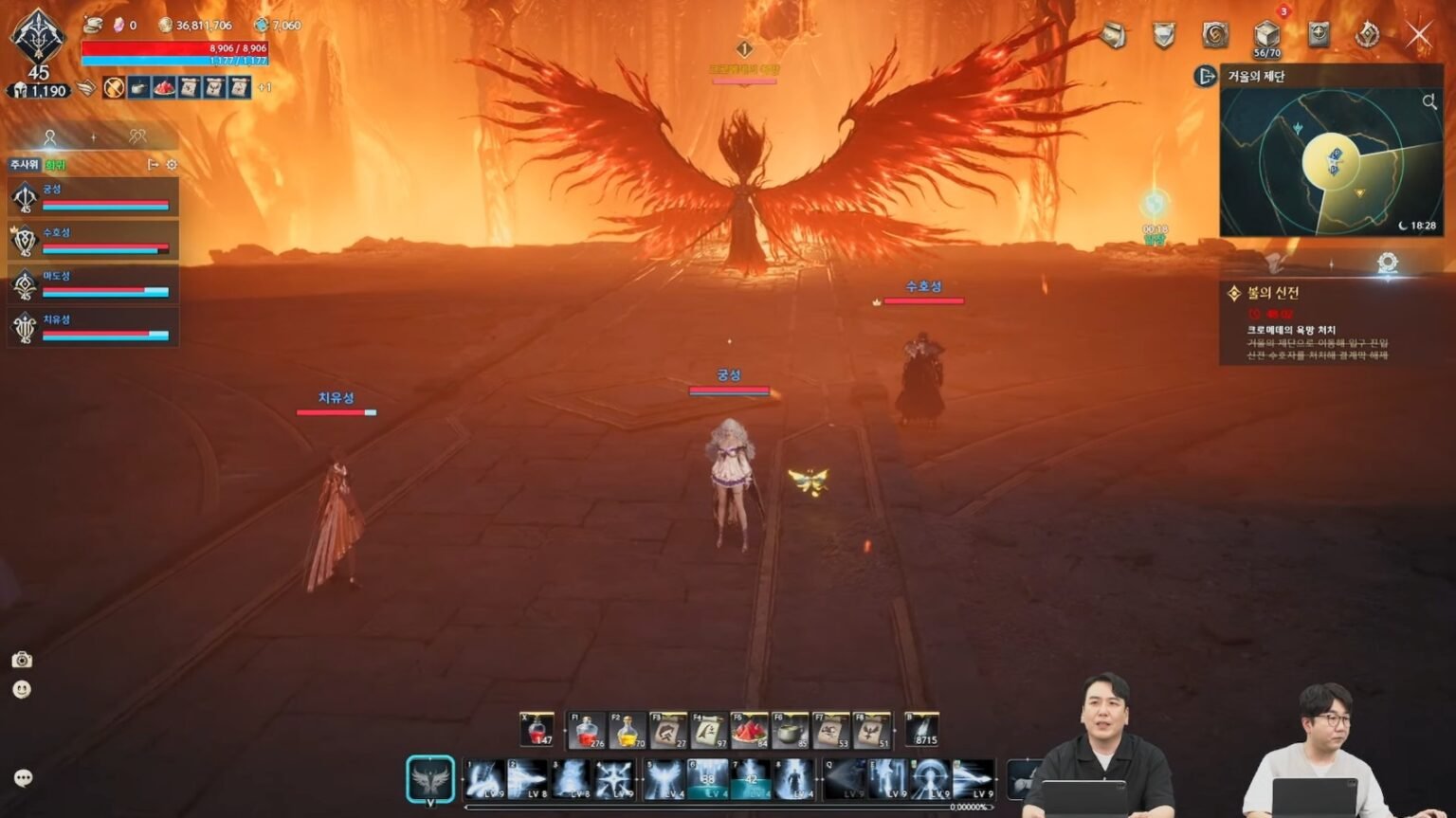The width and height of the screenshot is (1456, 818).
Task: Select the glowing class emblem beside the skill bar
Action: (429, 777)
